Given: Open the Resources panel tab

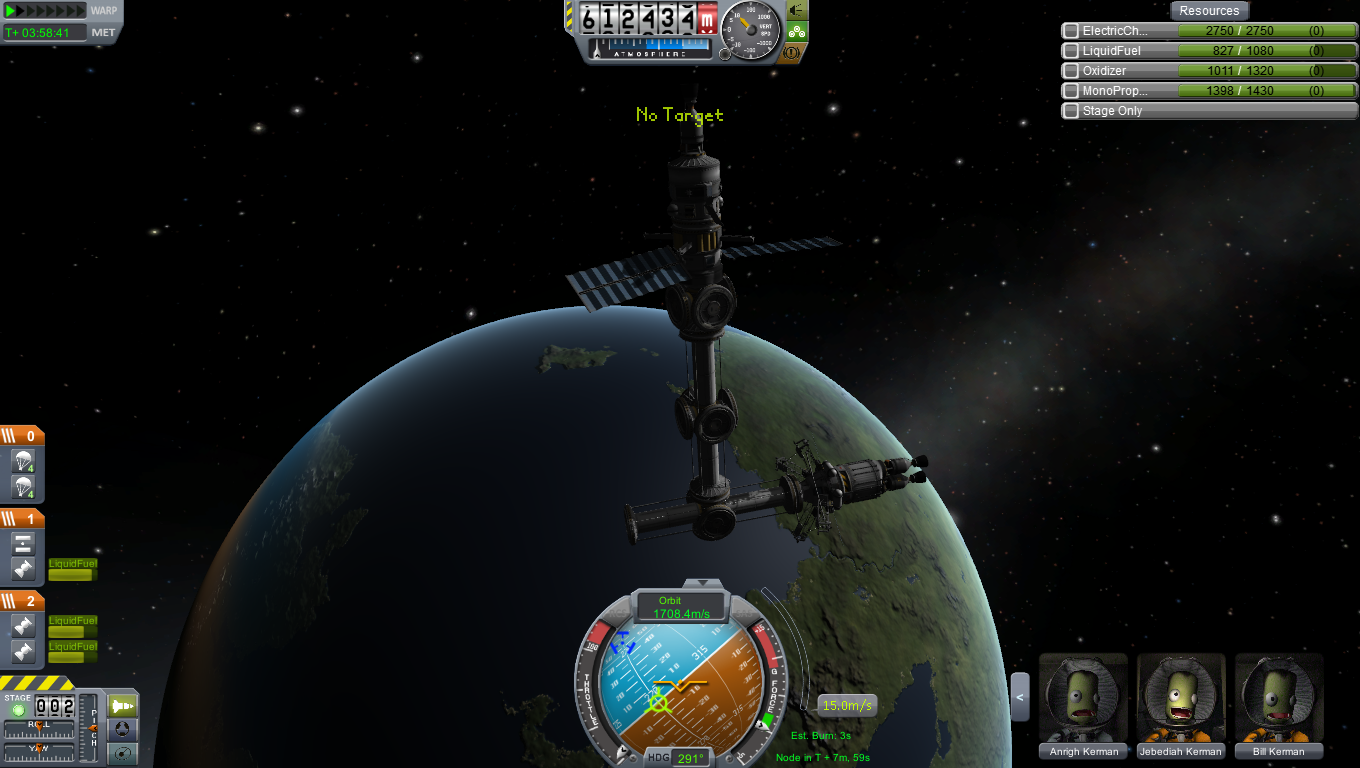Looking at the screenshot, I should [x=1209, y=11].
